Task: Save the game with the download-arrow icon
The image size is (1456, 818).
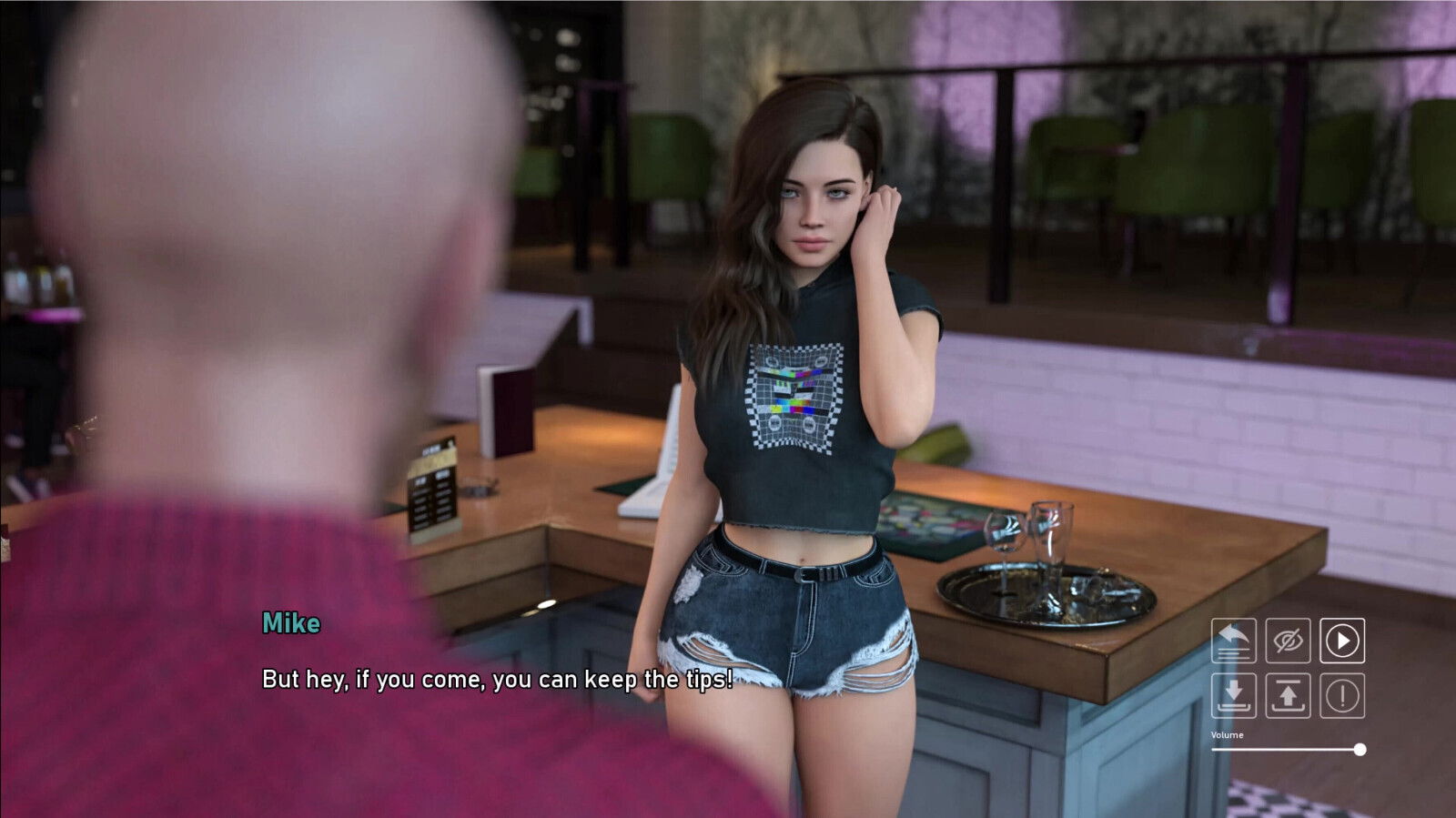Action: (x=1233, y=696)
